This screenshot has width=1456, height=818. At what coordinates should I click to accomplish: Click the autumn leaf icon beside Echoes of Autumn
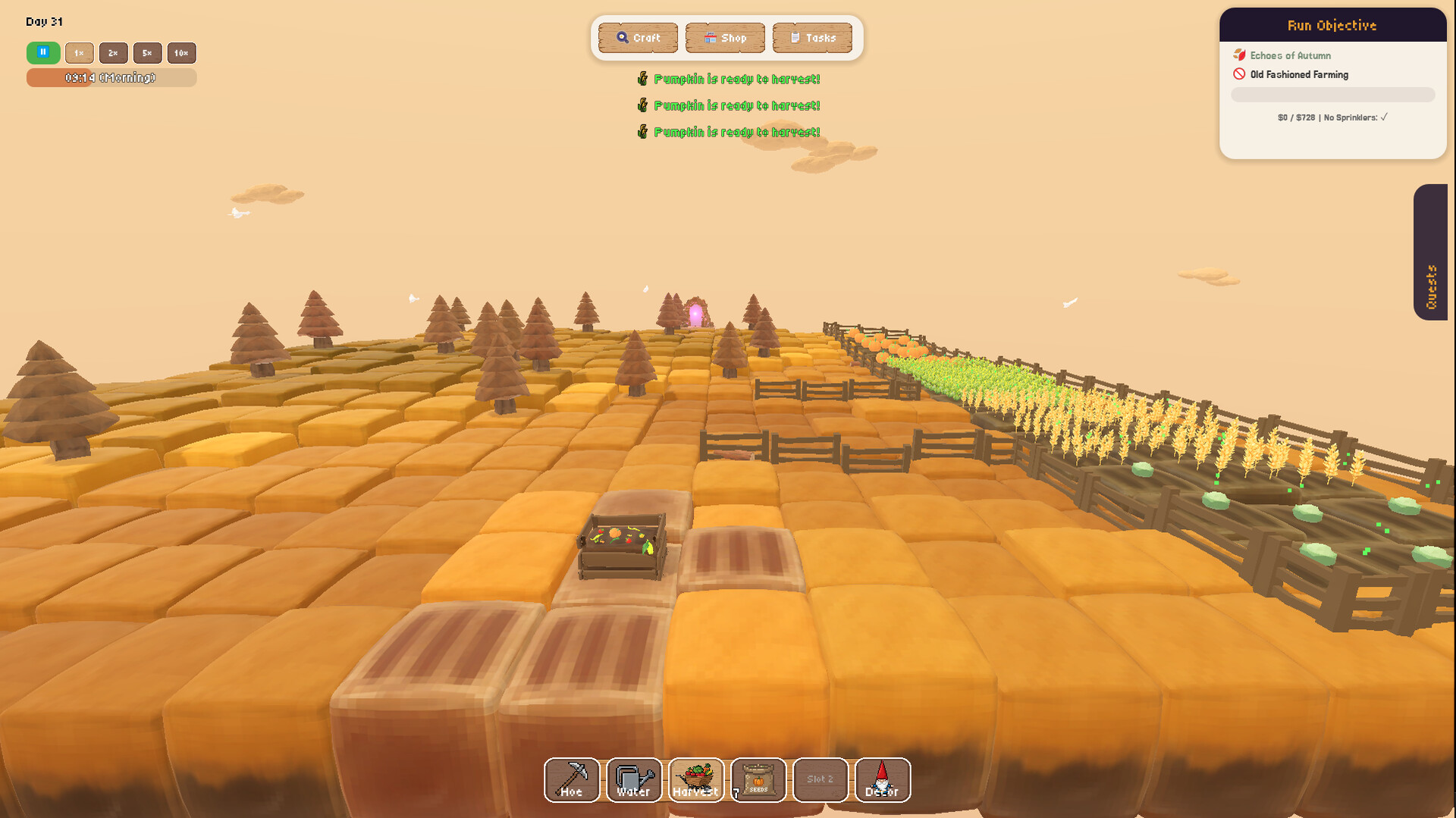tap(1241, 55)
